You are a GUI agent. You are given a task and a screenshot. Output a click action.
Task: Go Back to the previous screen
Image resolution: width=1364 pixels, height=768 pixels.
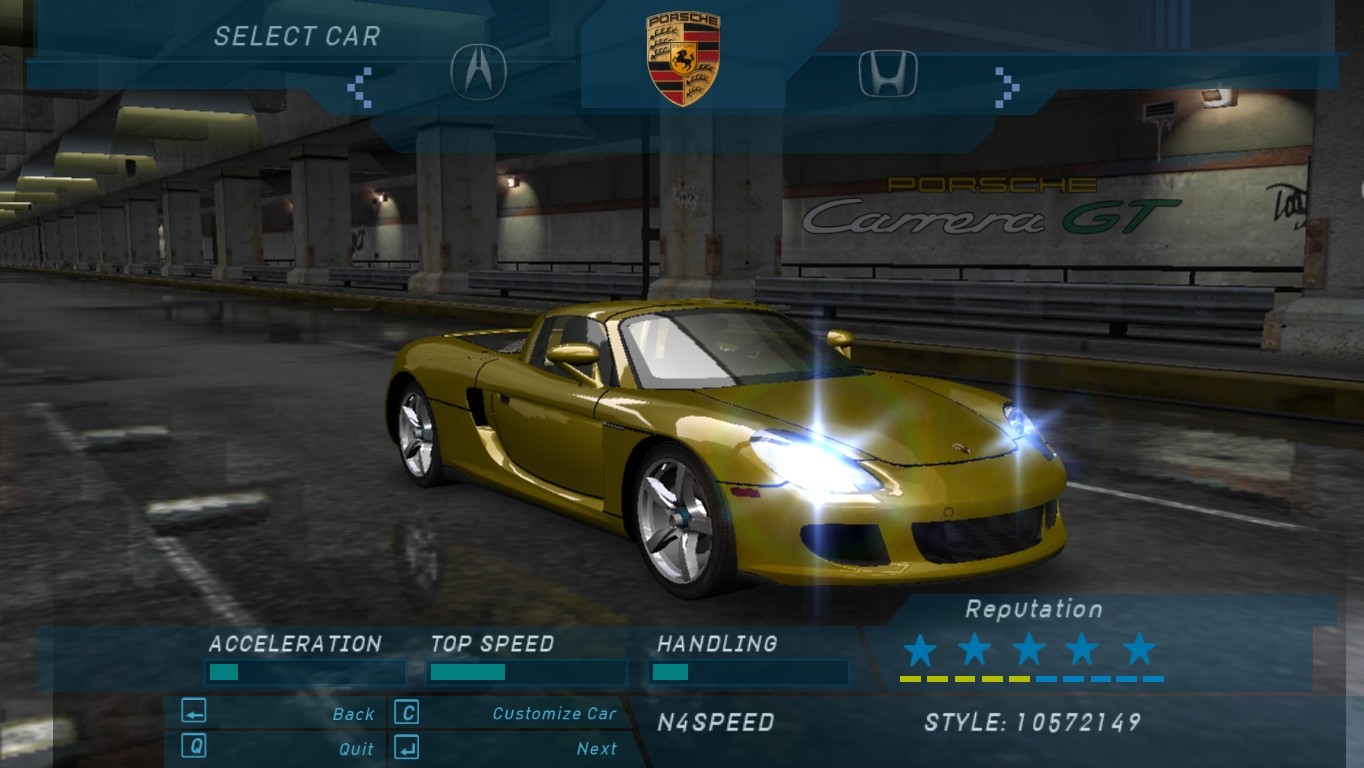[353, 714]
